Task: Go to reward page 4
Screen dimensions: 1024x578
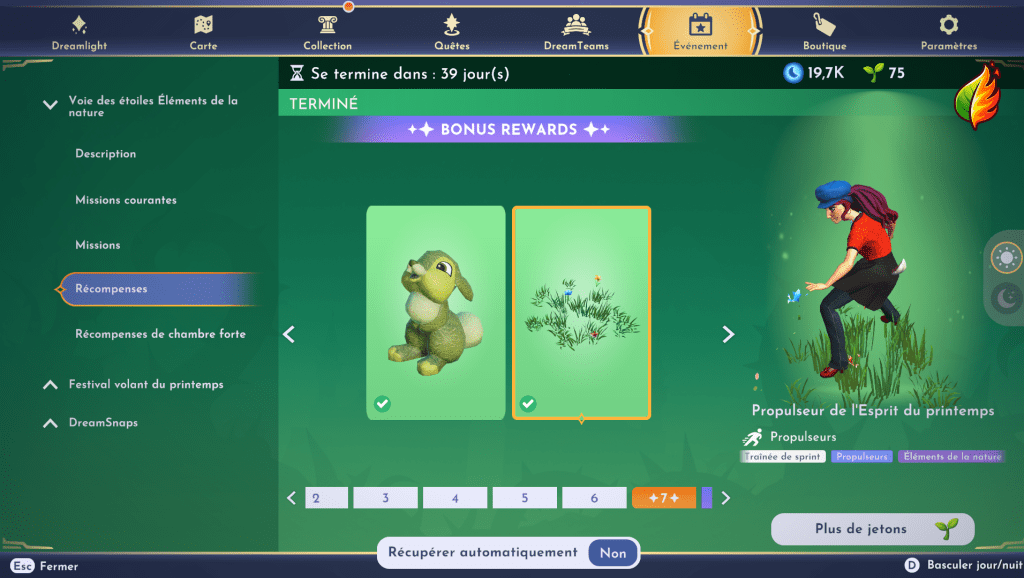Action: (455, 498)
